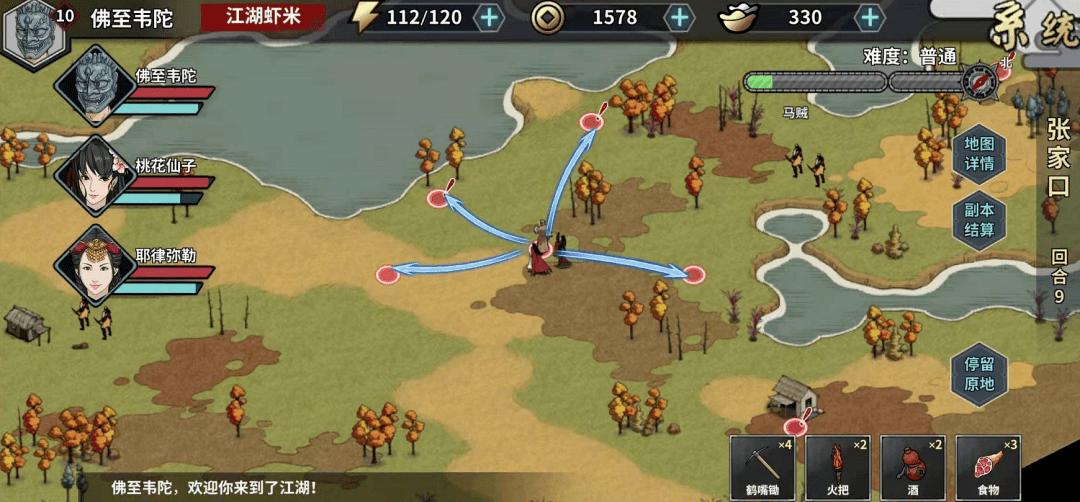
Task: Use the 酒 wine item slot
Action: [912, 466]
